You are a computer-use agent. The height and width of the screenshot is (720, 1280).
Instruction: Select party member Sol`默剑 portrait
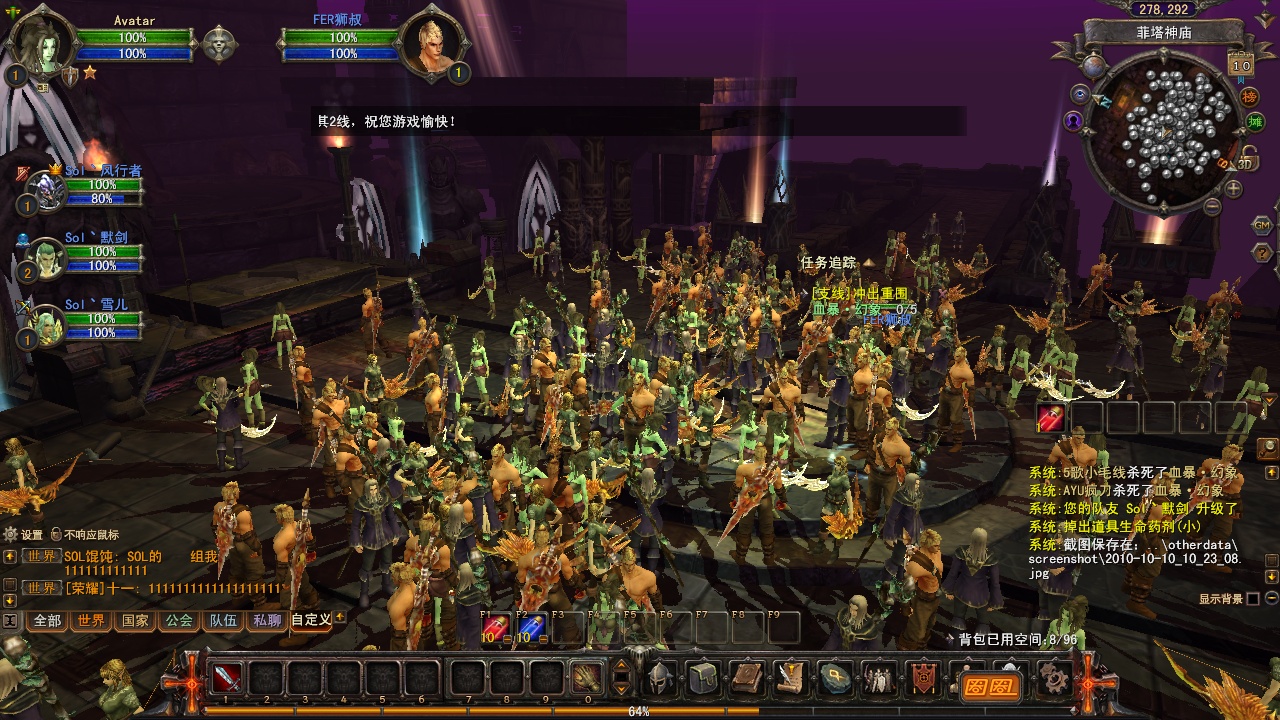[46, 258]
